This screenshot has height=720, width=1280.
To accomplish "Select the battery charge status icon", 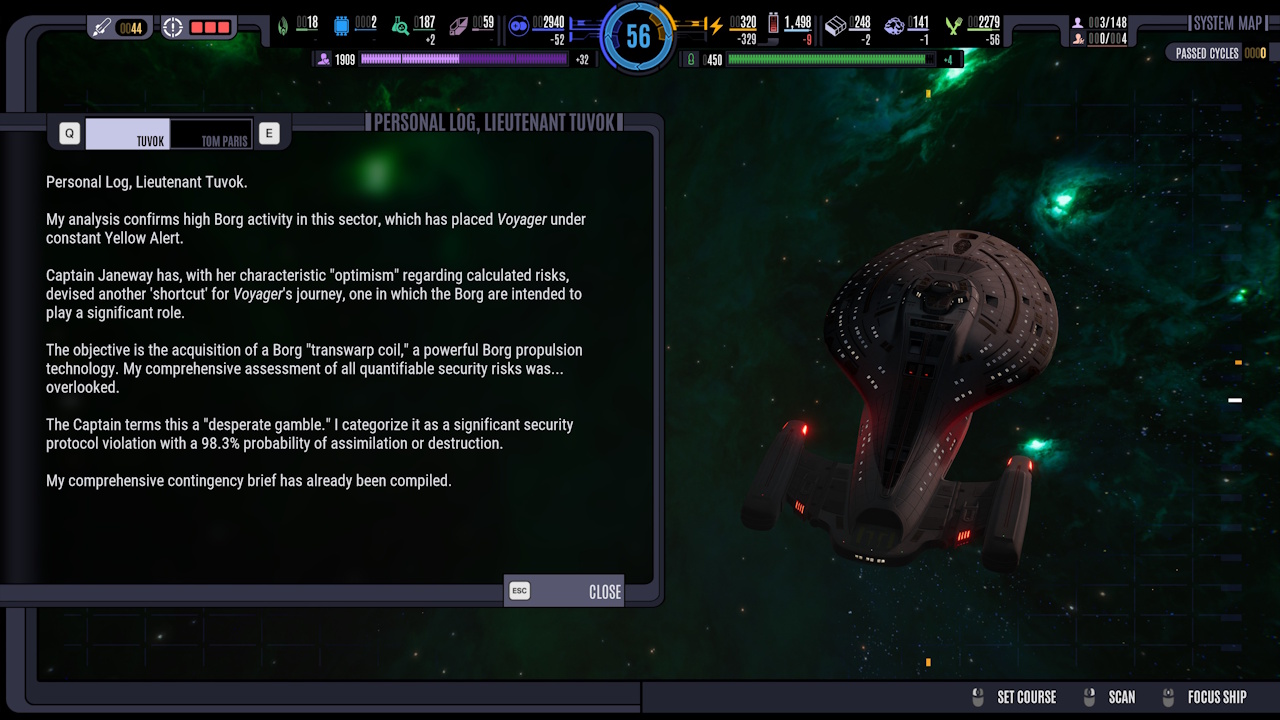I will (x=772, y=25).
